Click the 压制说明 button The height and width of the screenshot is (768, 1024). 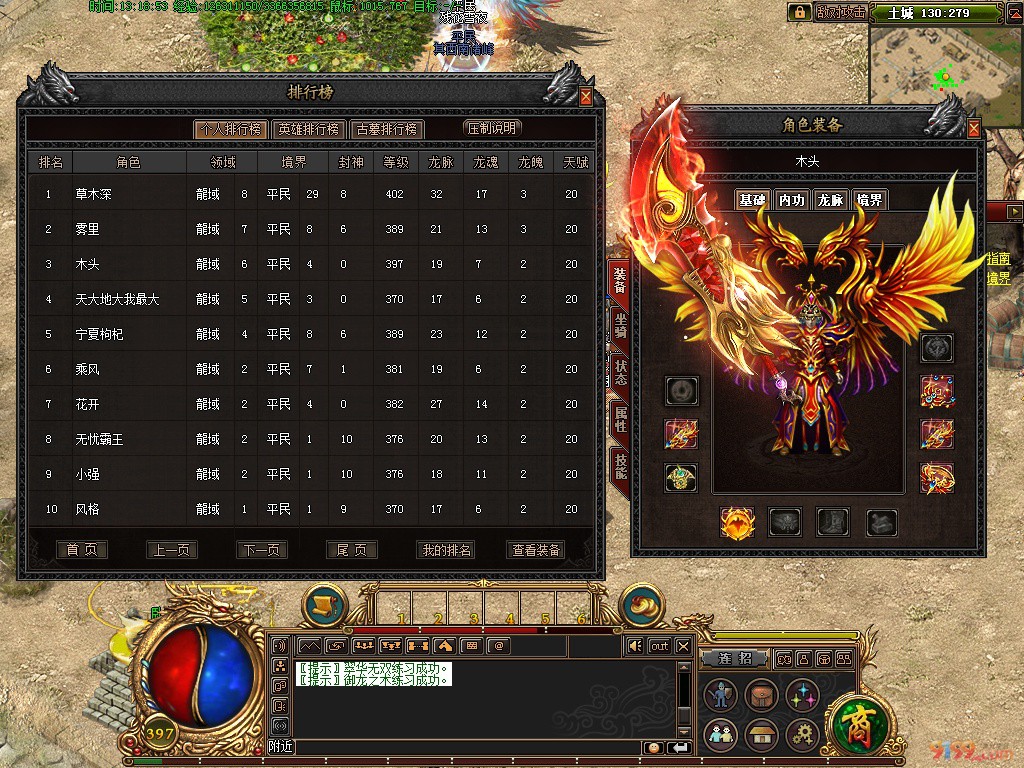pyautogui.click(x=492, y=128)
